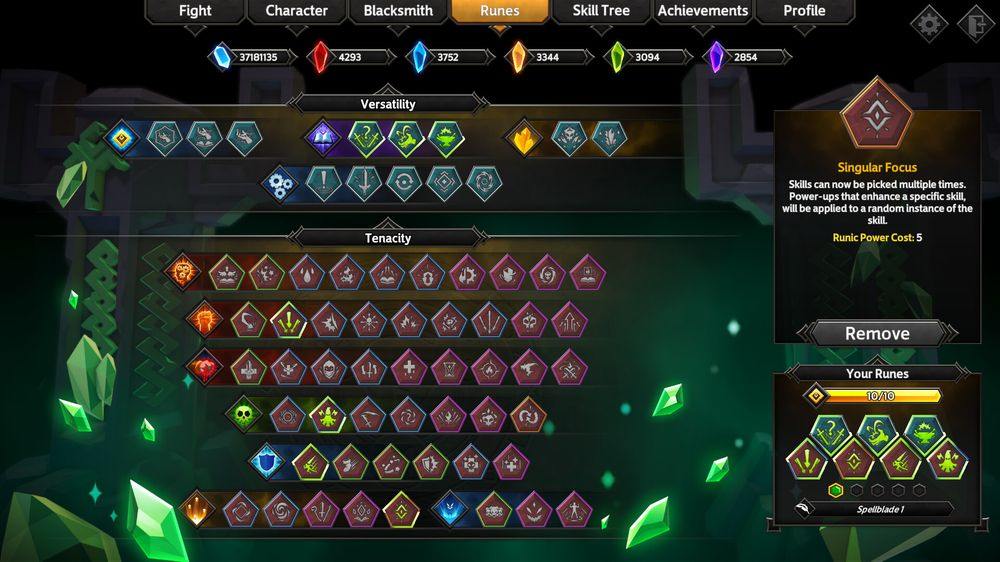Select the green skull category icon

click(242, 413)
